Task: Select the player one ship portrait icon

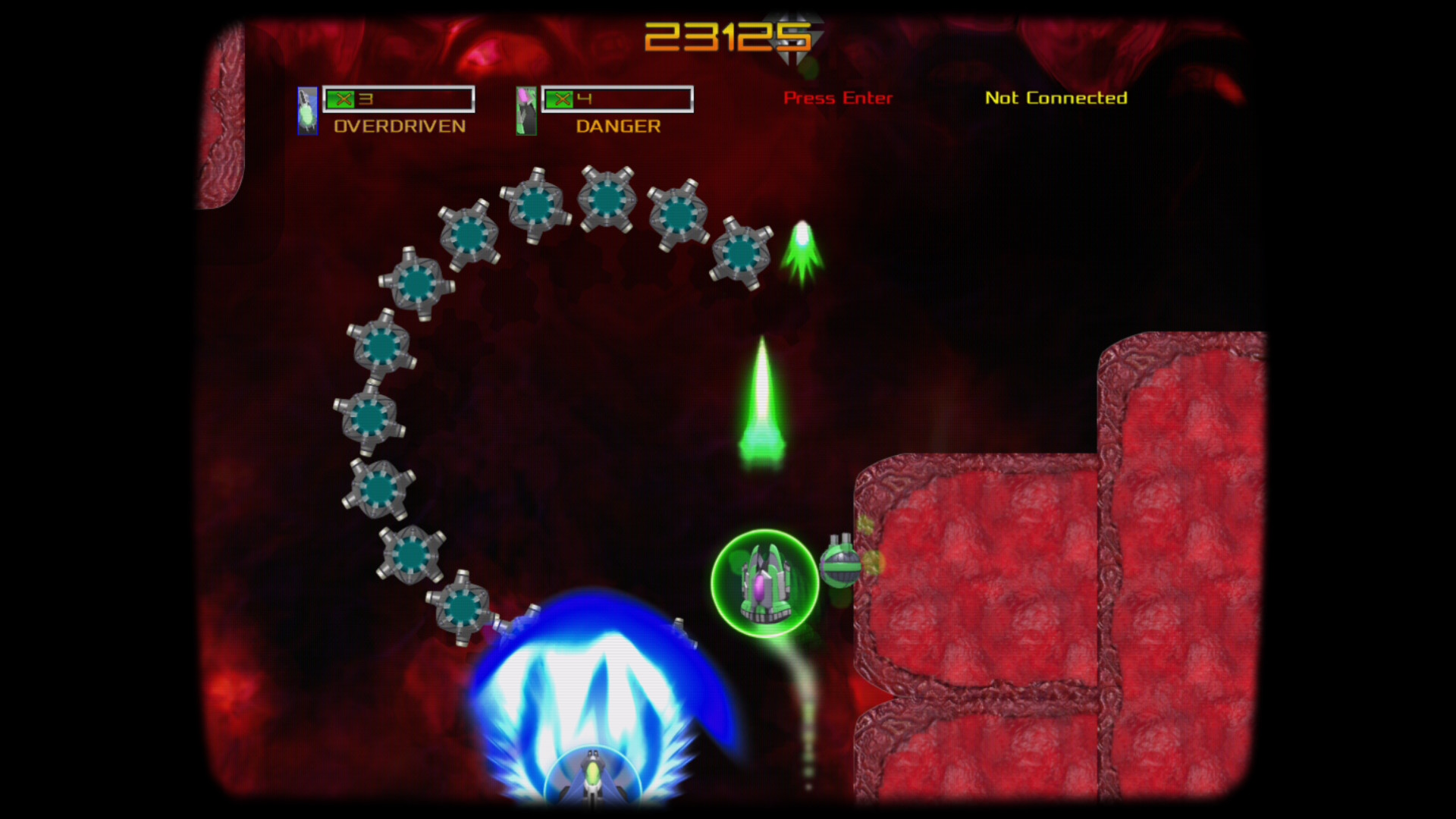Action: click(x=306, y=111)
